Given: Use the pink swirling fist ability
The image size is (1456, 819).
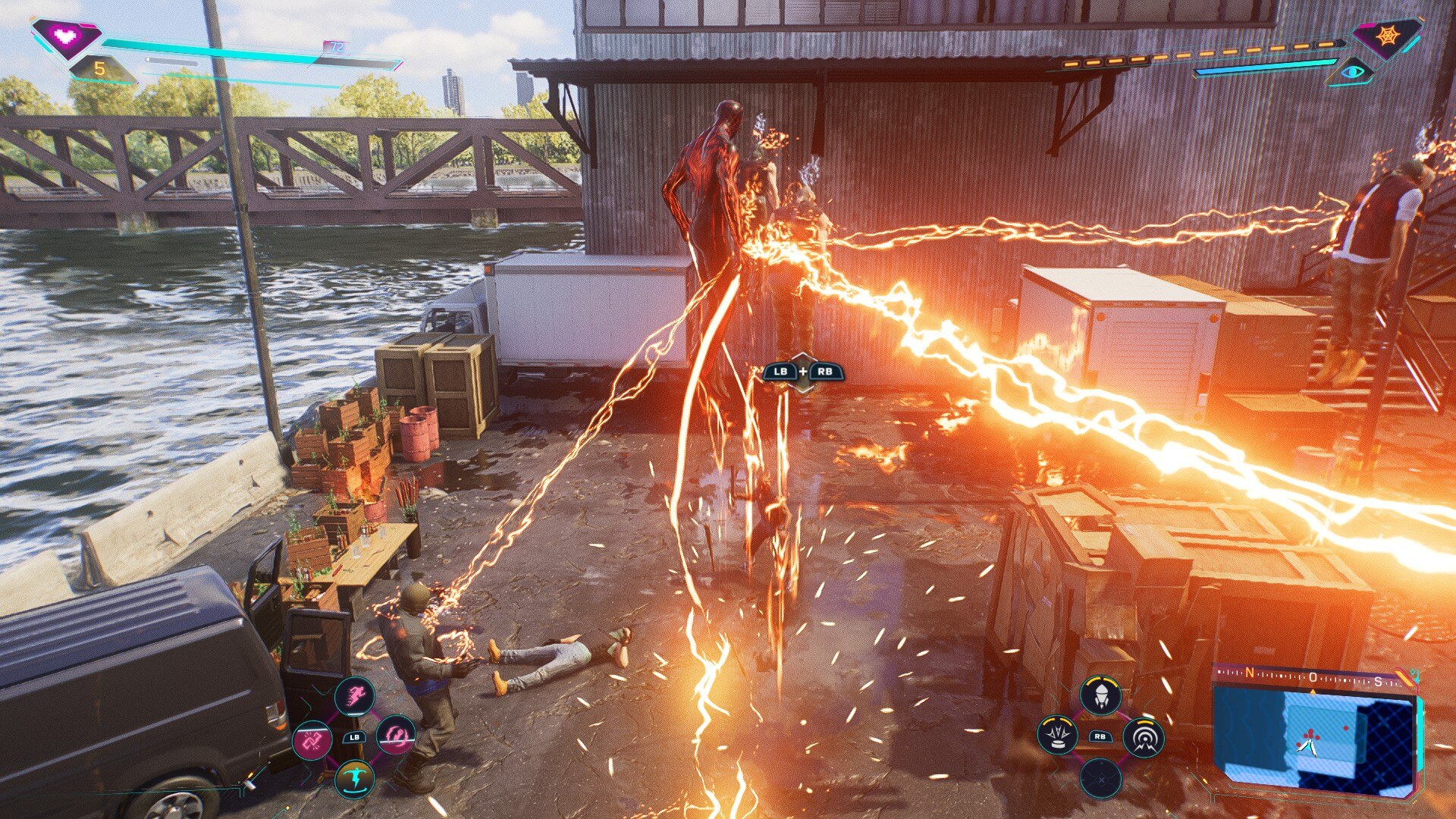Looking at the screenshot, I should (x=396, y=735).
